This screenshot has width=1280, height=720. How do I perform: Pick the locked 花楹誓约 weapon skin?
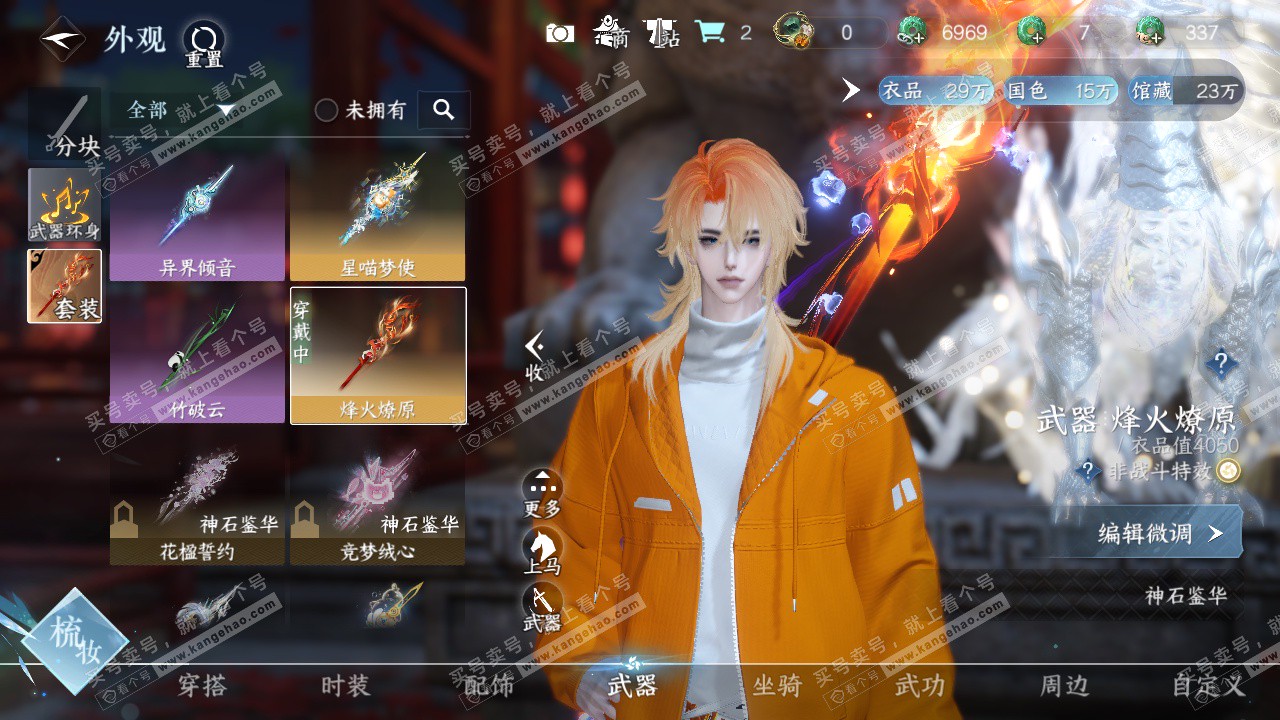point(197,500)
